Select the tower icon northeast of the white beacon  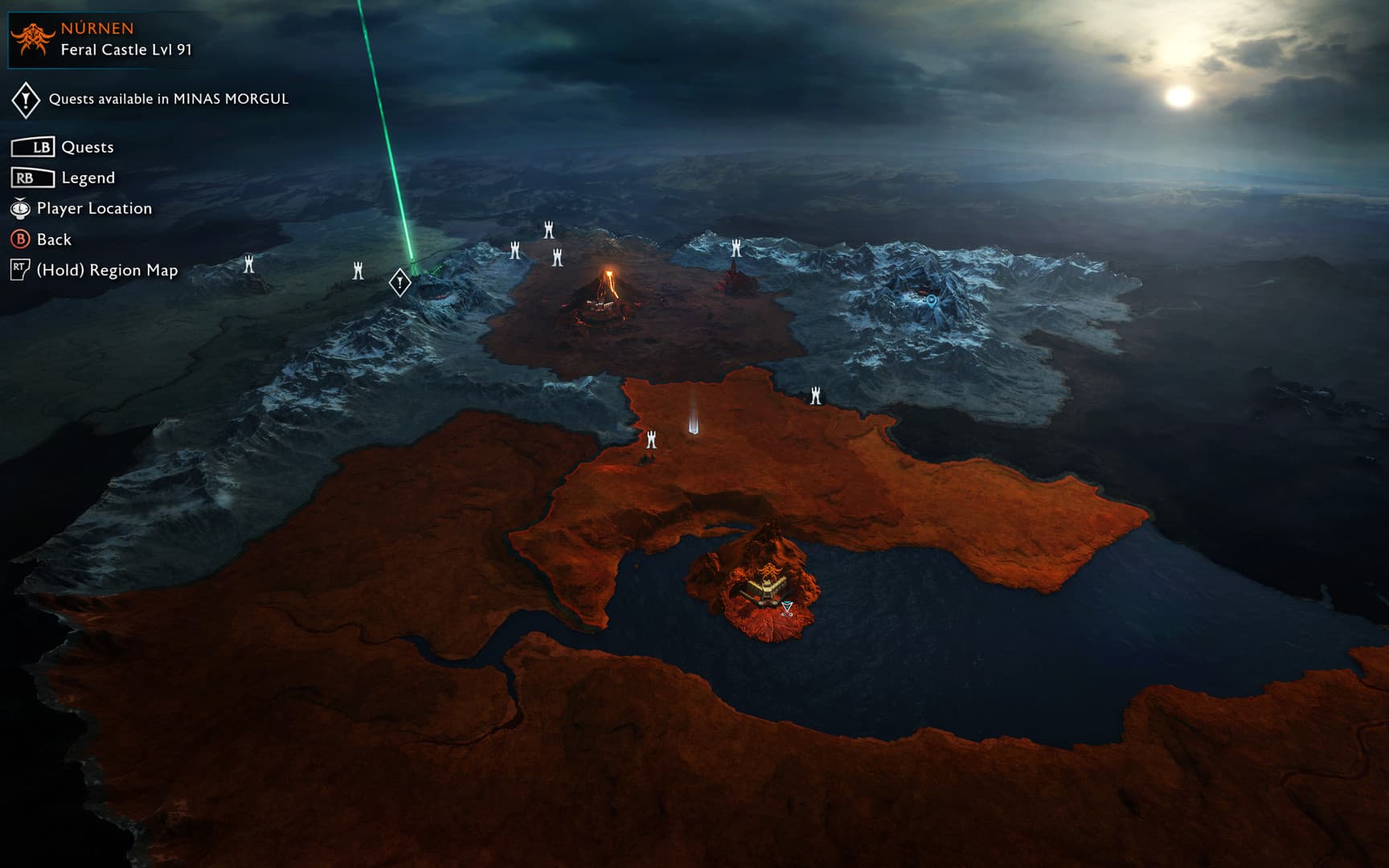coord(816,393)
